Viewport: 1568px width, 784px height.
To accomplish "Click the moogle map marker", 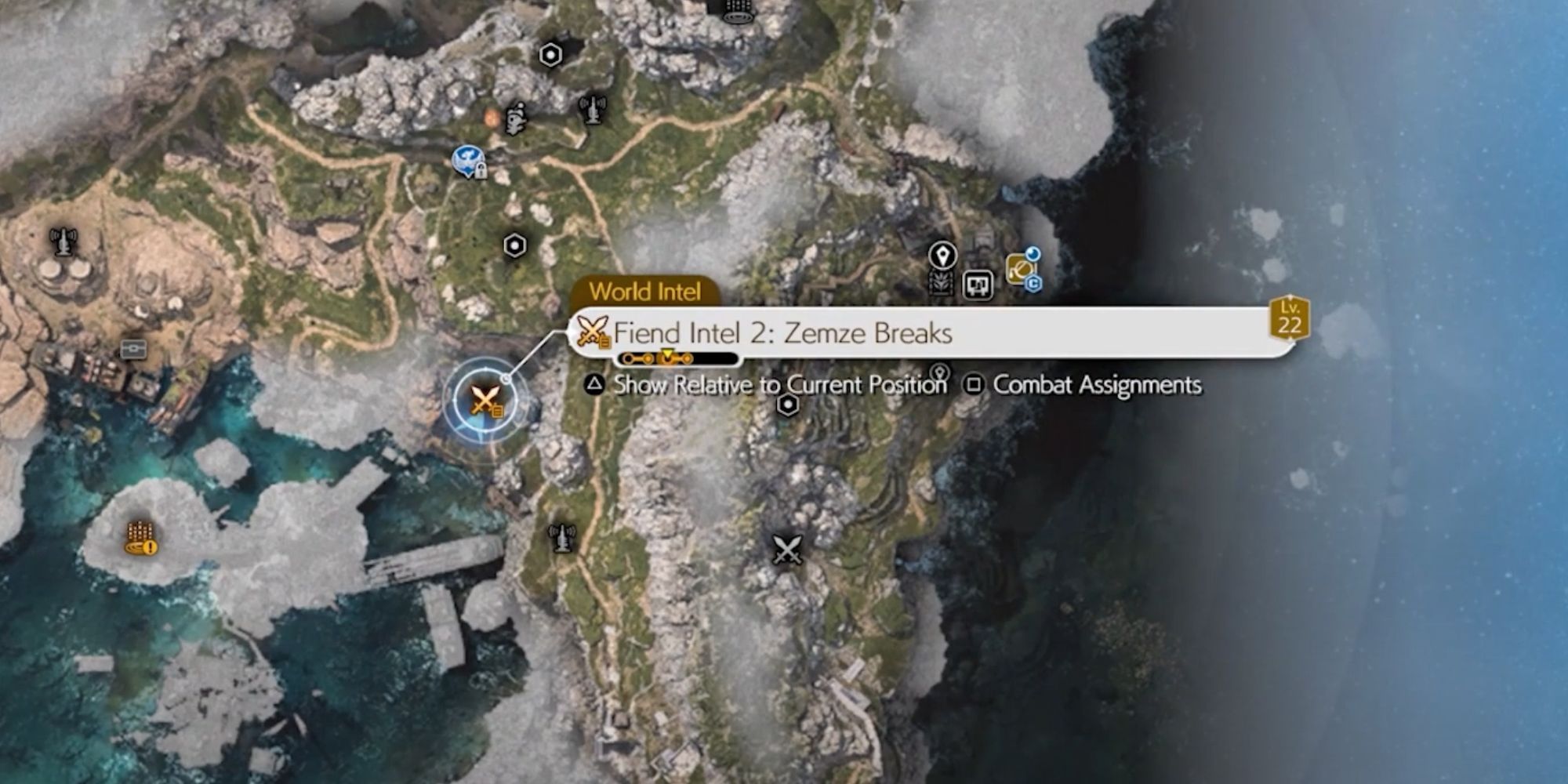I will [x=515, y=118].
